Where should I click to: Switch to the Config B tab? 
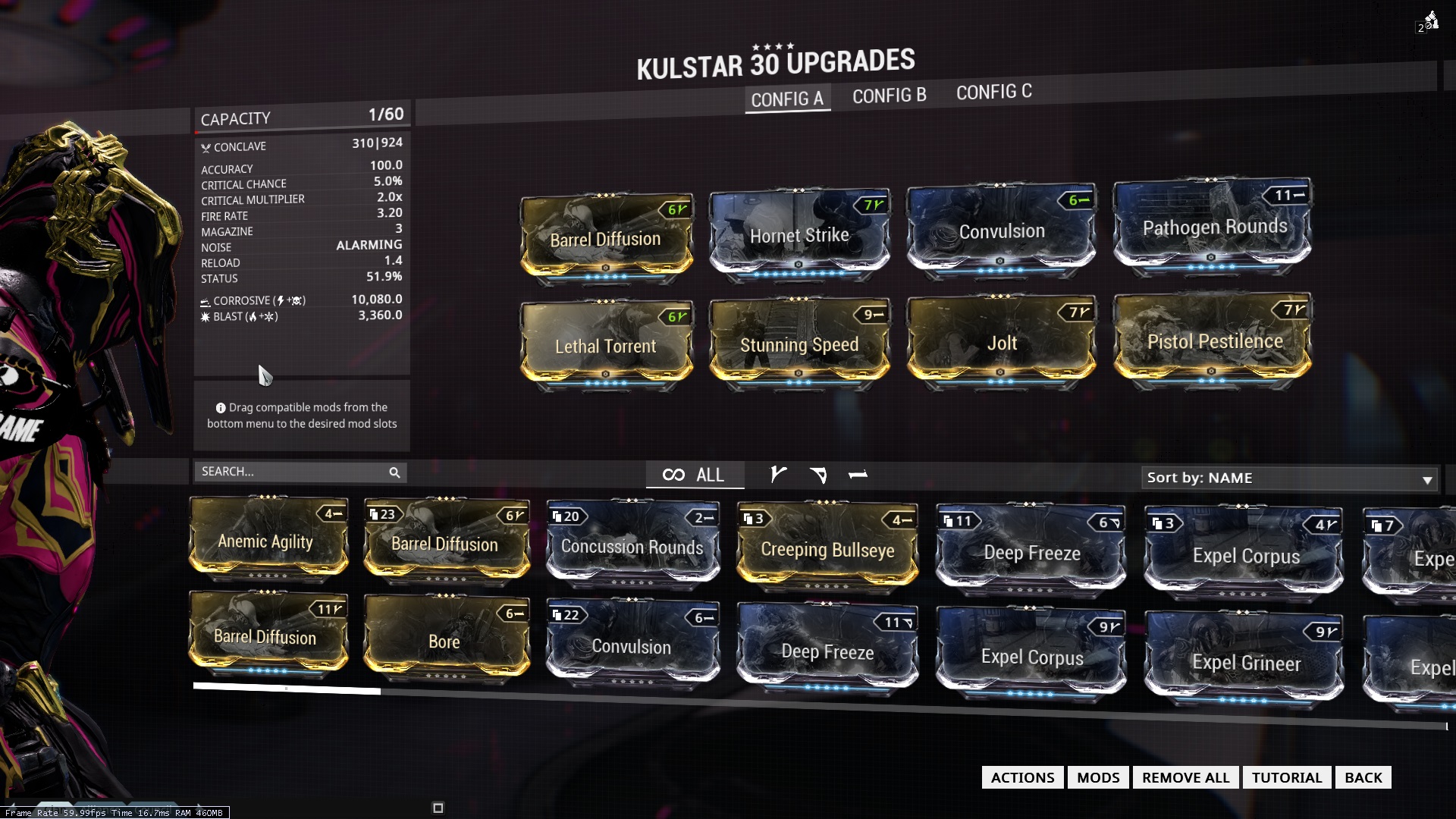coord(889,96)
